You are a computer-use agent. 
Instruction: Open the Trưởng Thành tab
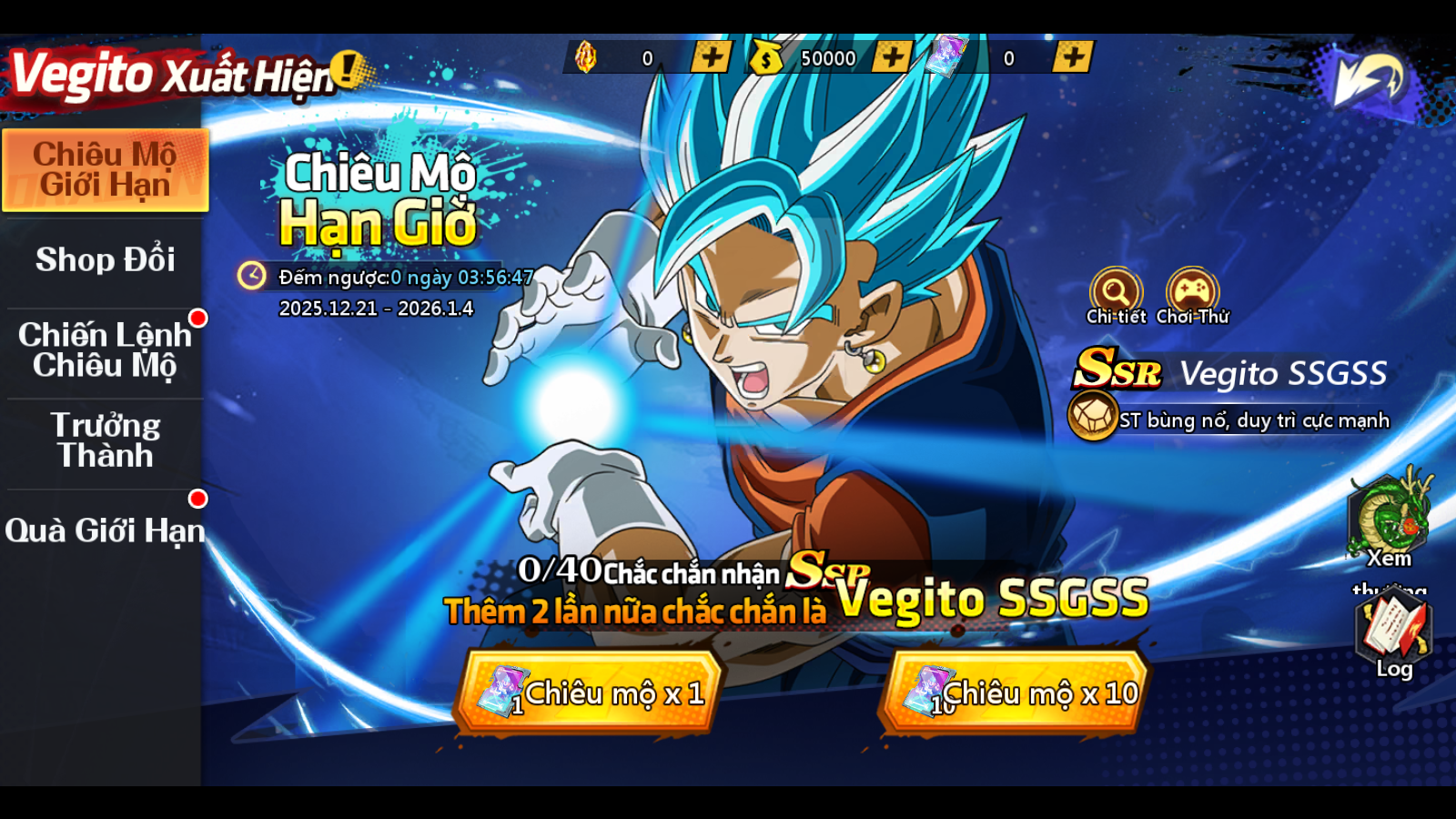point(106,440)
